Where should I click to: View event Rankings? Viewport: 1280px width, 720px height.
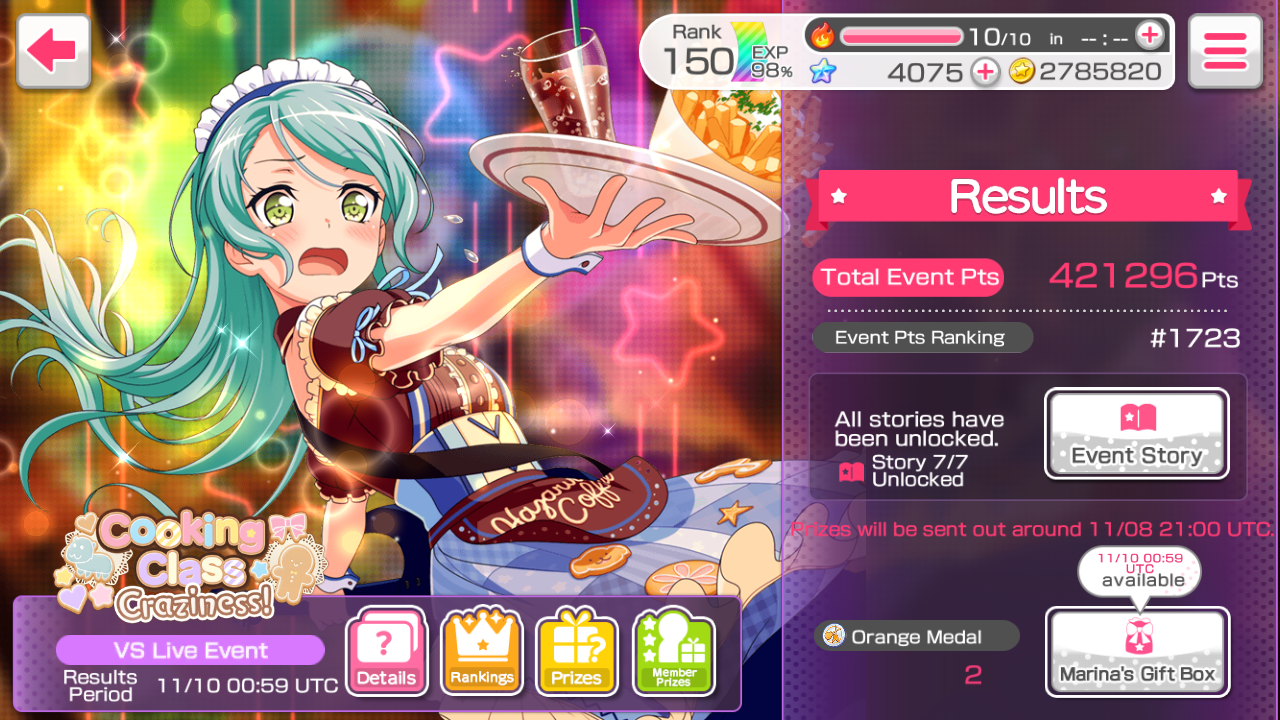(482, 653)
